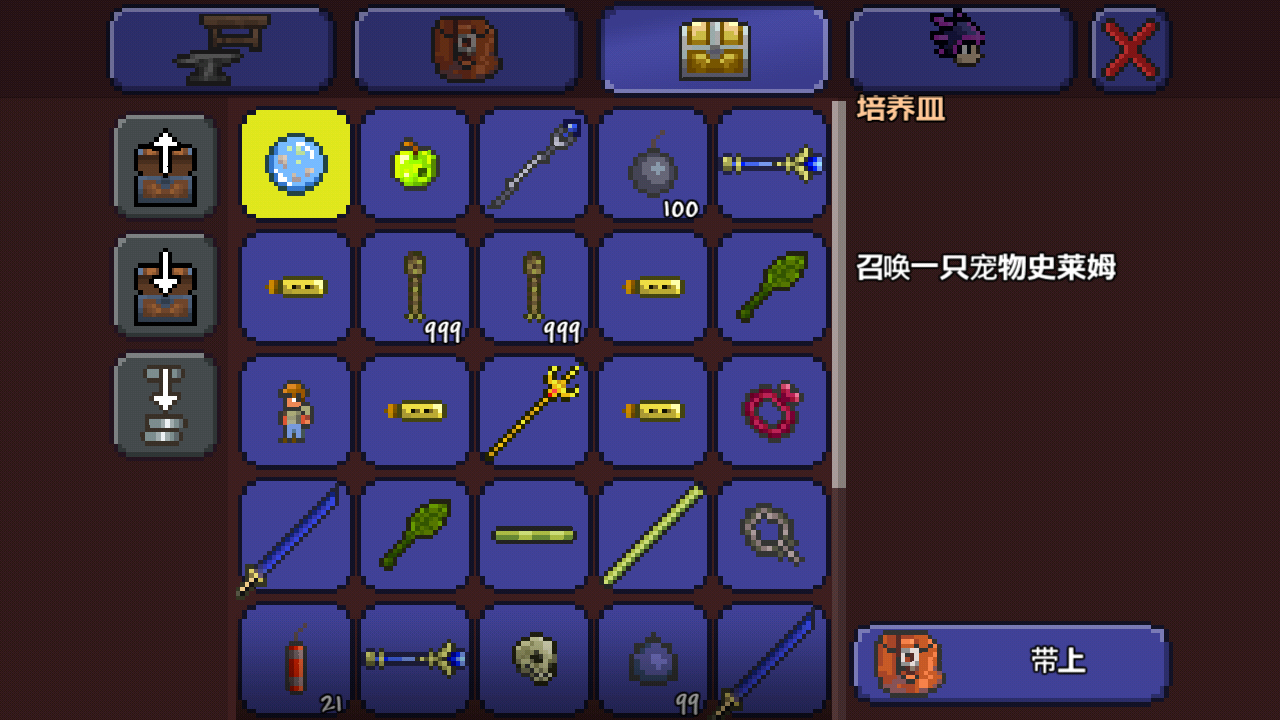Image resolution: width=1280 pixels, height=720 pixels.
Task: Switch to the crafting anvil tab
Action: coord(220,47)
